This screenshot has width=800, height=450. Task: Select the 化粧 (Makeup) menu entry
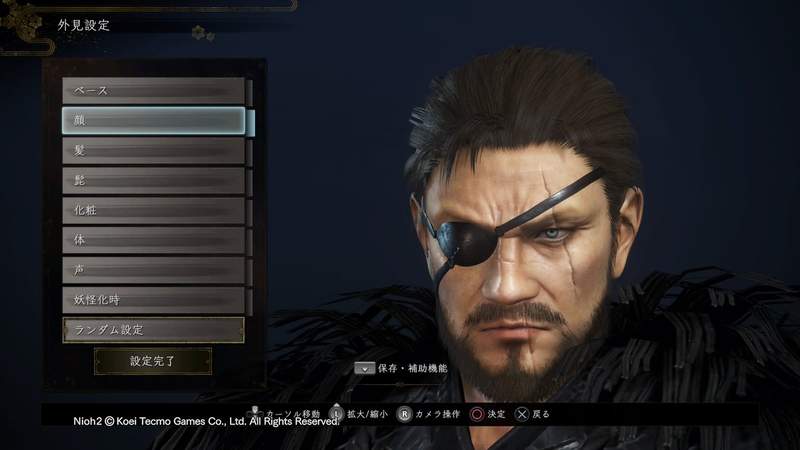click(x=154, y=211)
